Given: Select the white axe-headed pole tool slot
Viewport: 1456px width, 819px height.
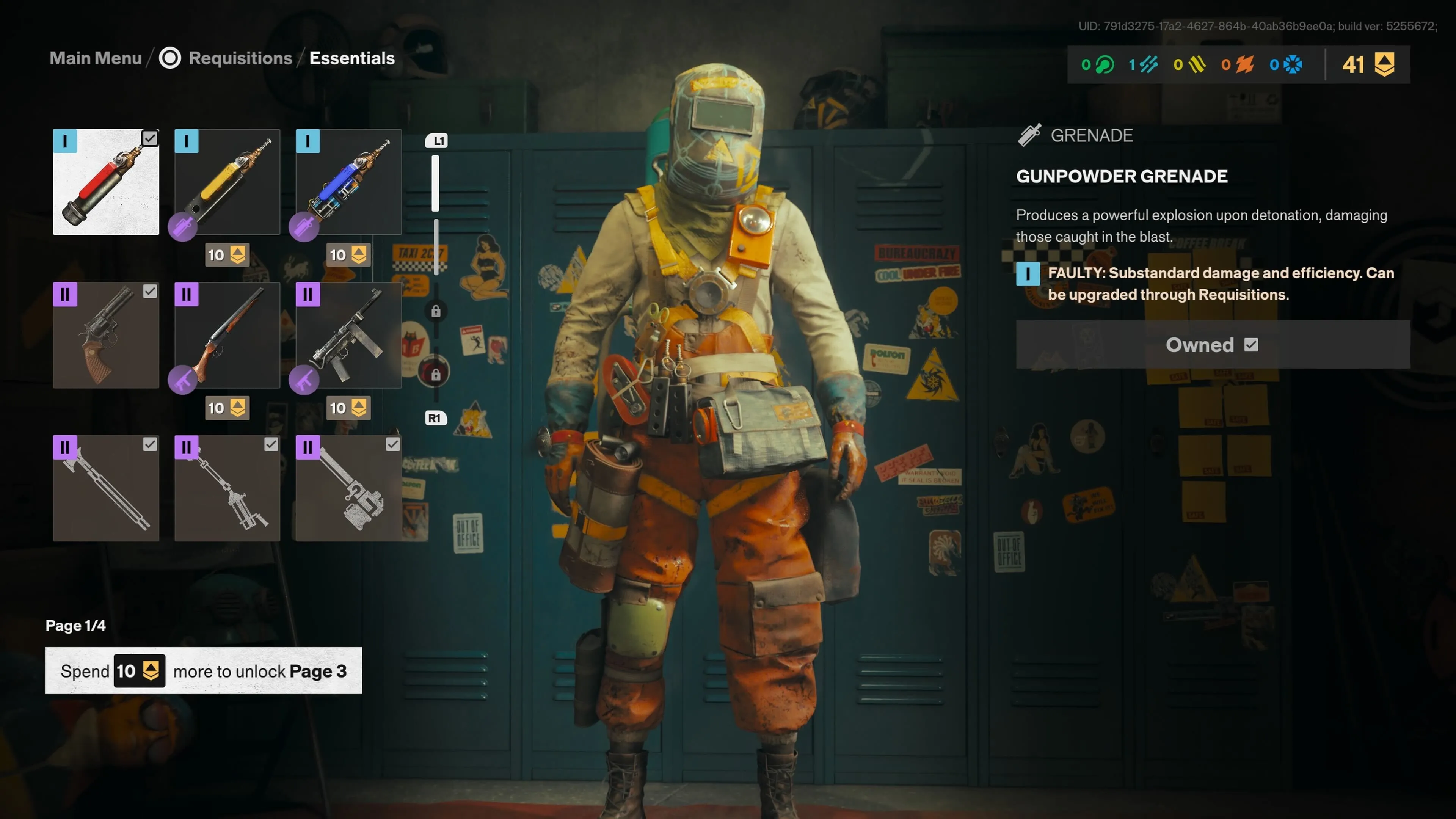Looking at the screenshot, I should [106, 488].
